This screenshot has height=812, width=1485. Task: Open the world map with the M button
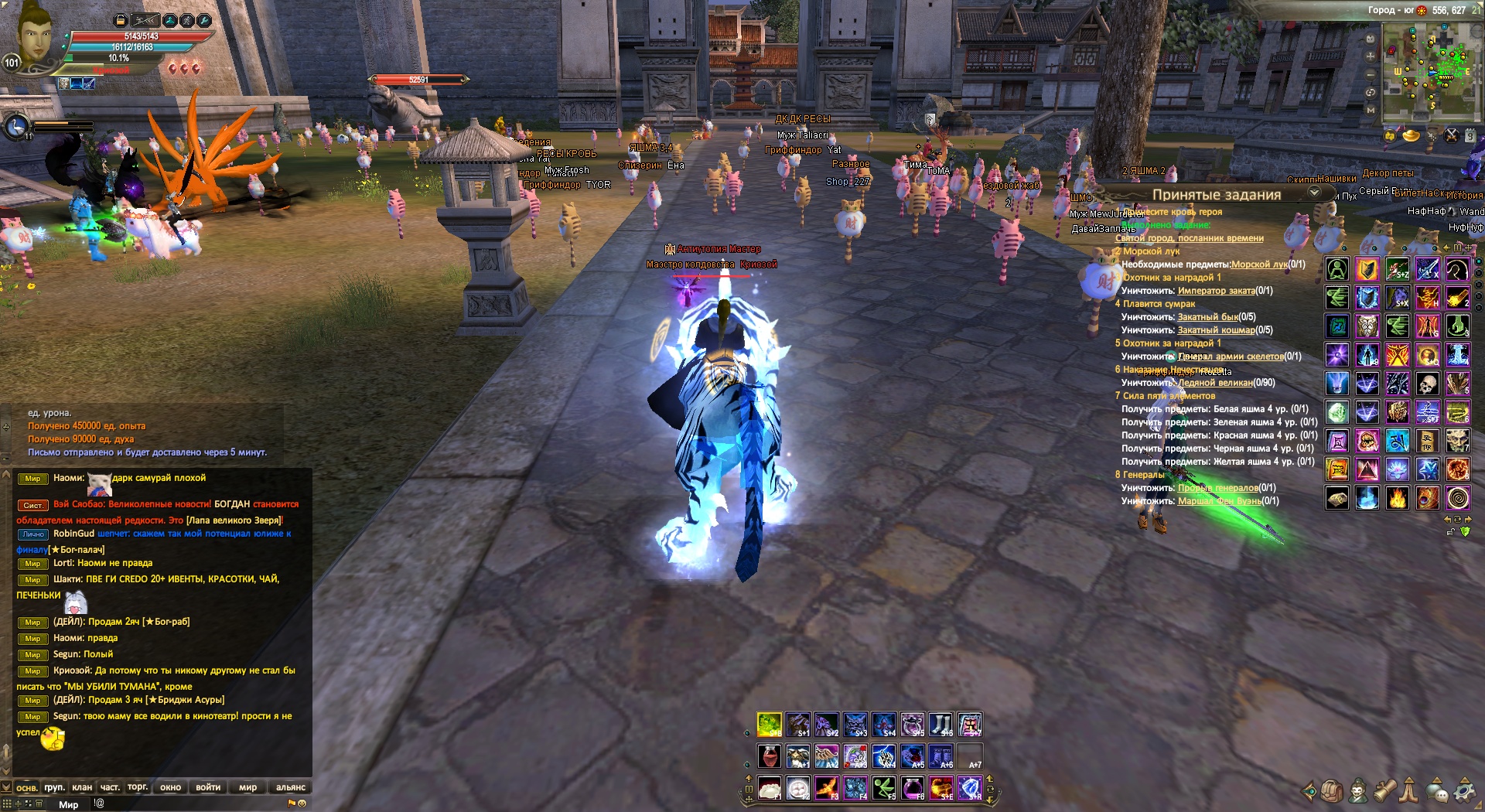coord(1371,110)
